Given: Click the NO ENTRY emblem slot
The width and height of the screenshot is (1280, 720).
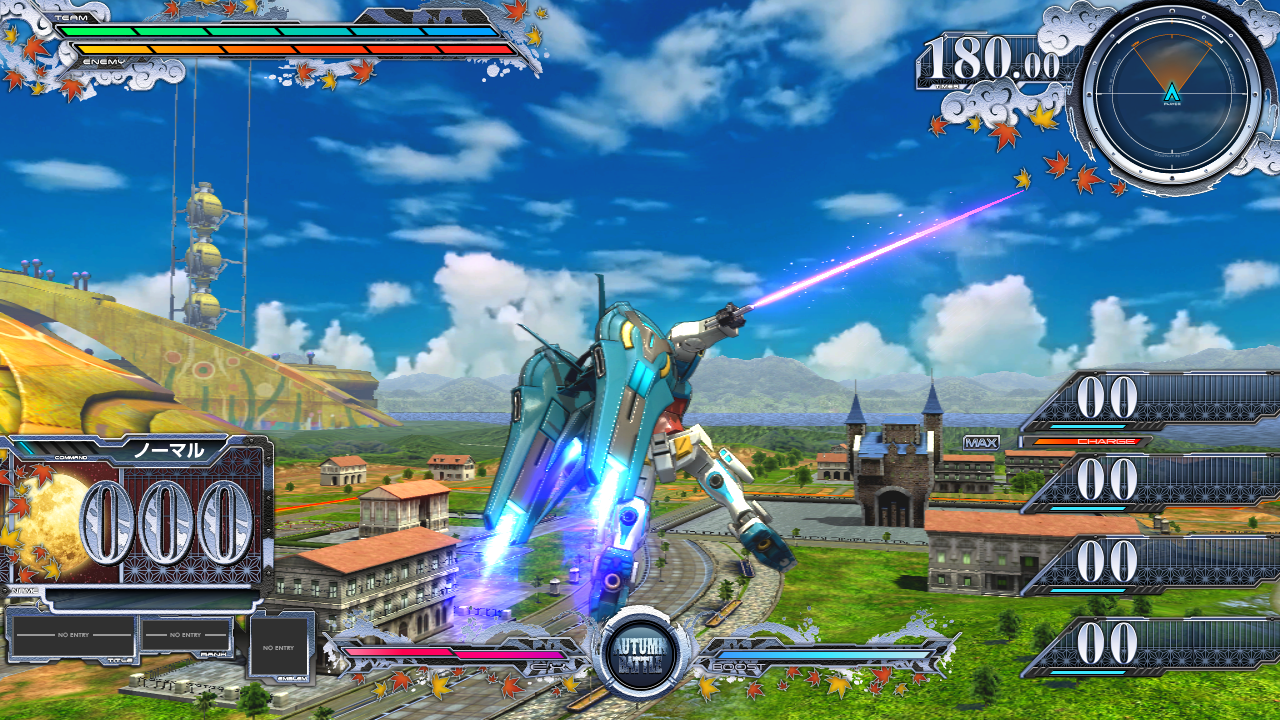Looking at the screenshot, I should (x=280, y=647).
